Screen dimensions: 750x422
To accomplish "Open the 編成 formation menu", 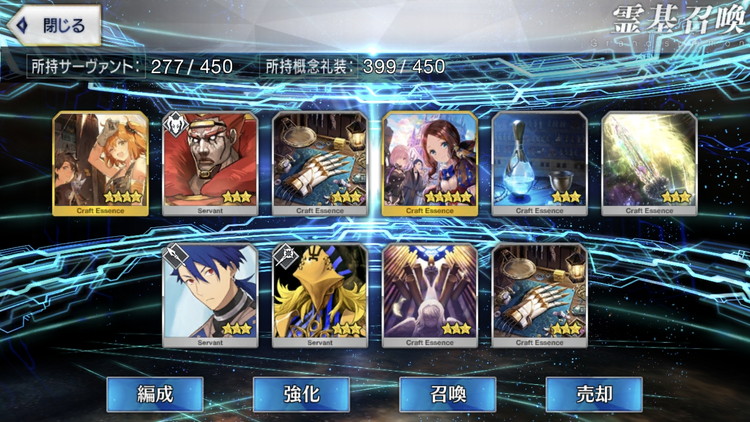I will (x=155, y=393).
